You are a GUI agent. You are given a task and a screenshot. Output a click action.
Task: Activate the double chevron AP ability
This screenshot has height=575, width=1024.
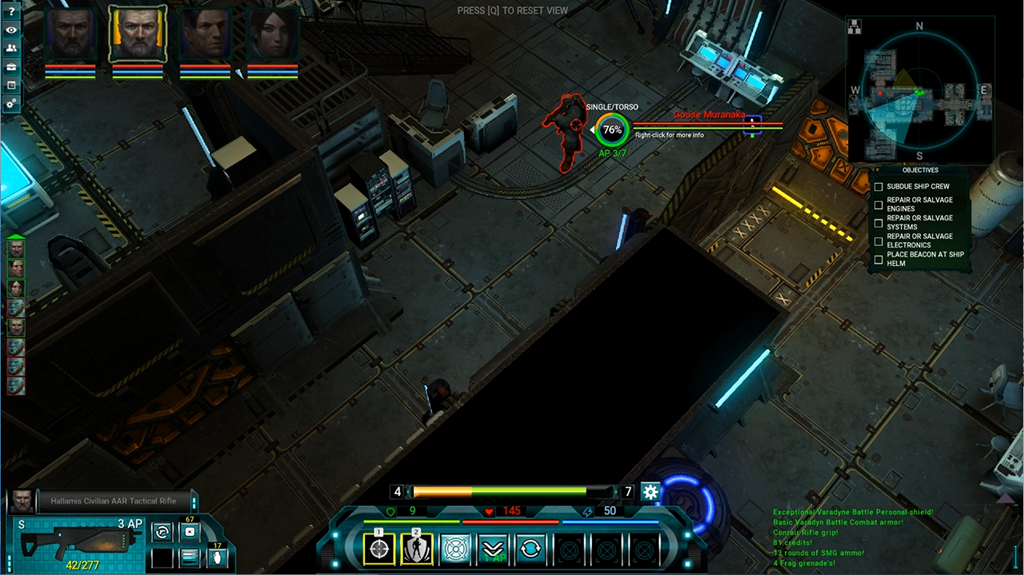493,548
